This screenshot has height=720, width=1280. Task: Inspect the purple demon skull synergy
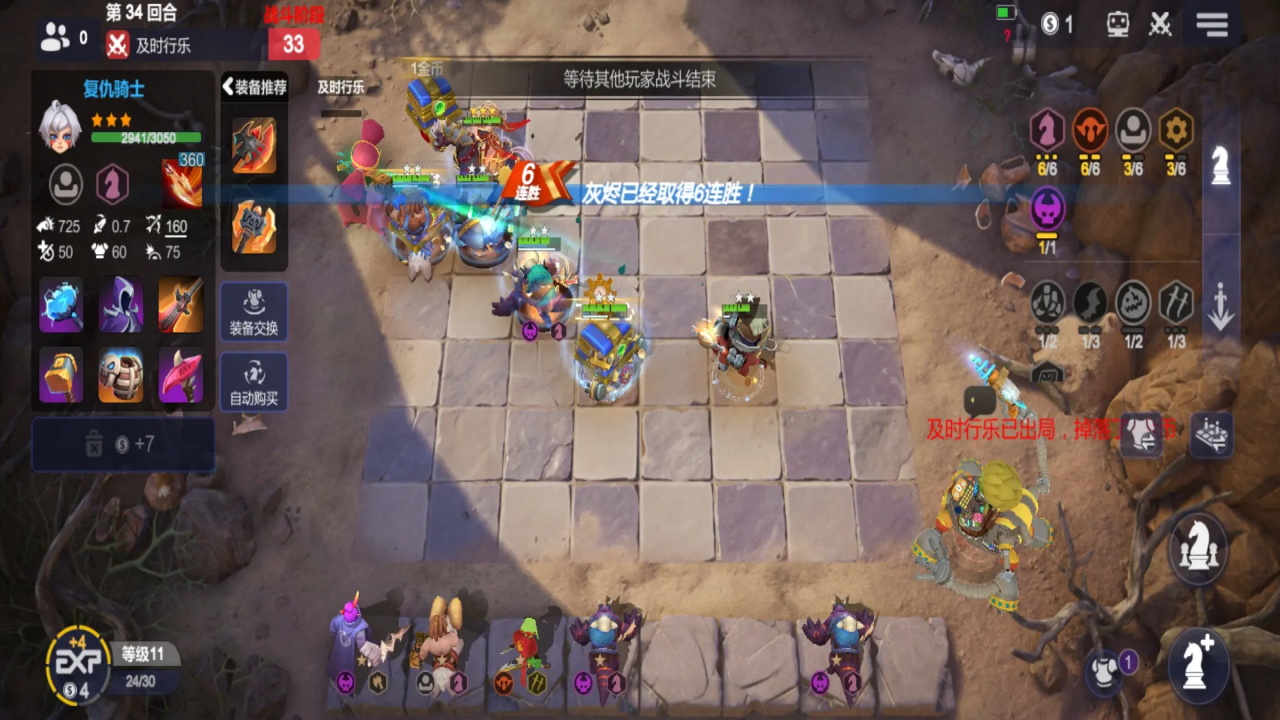(x=1047, y=209)
